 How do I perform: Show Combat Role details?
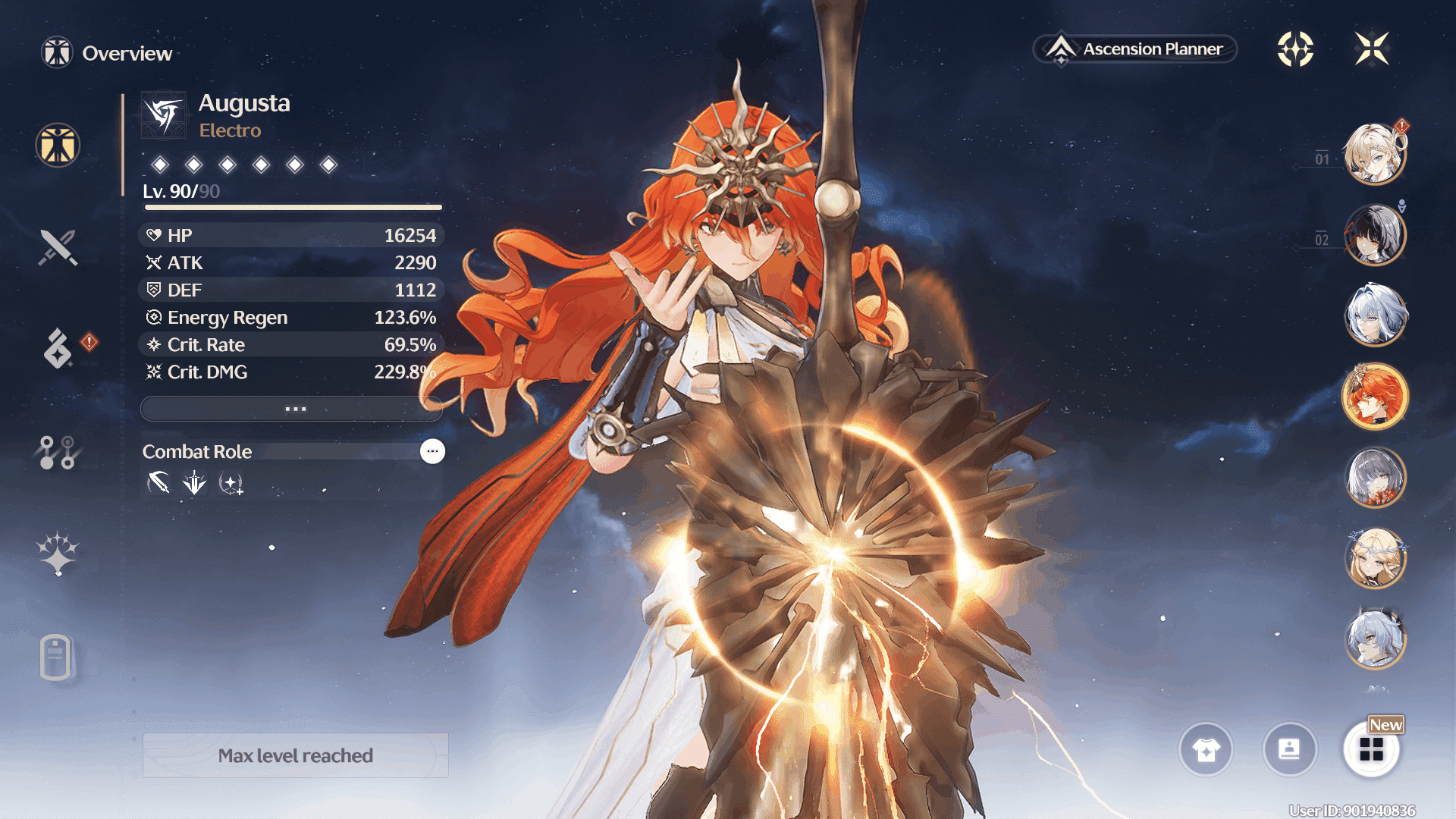pos(432,451)
